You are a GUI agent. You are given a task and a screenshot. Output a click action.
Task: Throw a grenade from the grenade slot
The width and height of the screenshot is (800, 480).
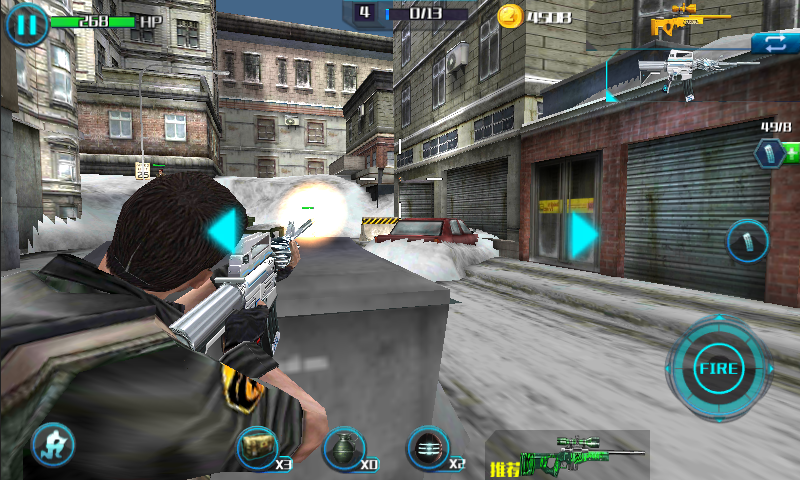(x=344, y=447)
